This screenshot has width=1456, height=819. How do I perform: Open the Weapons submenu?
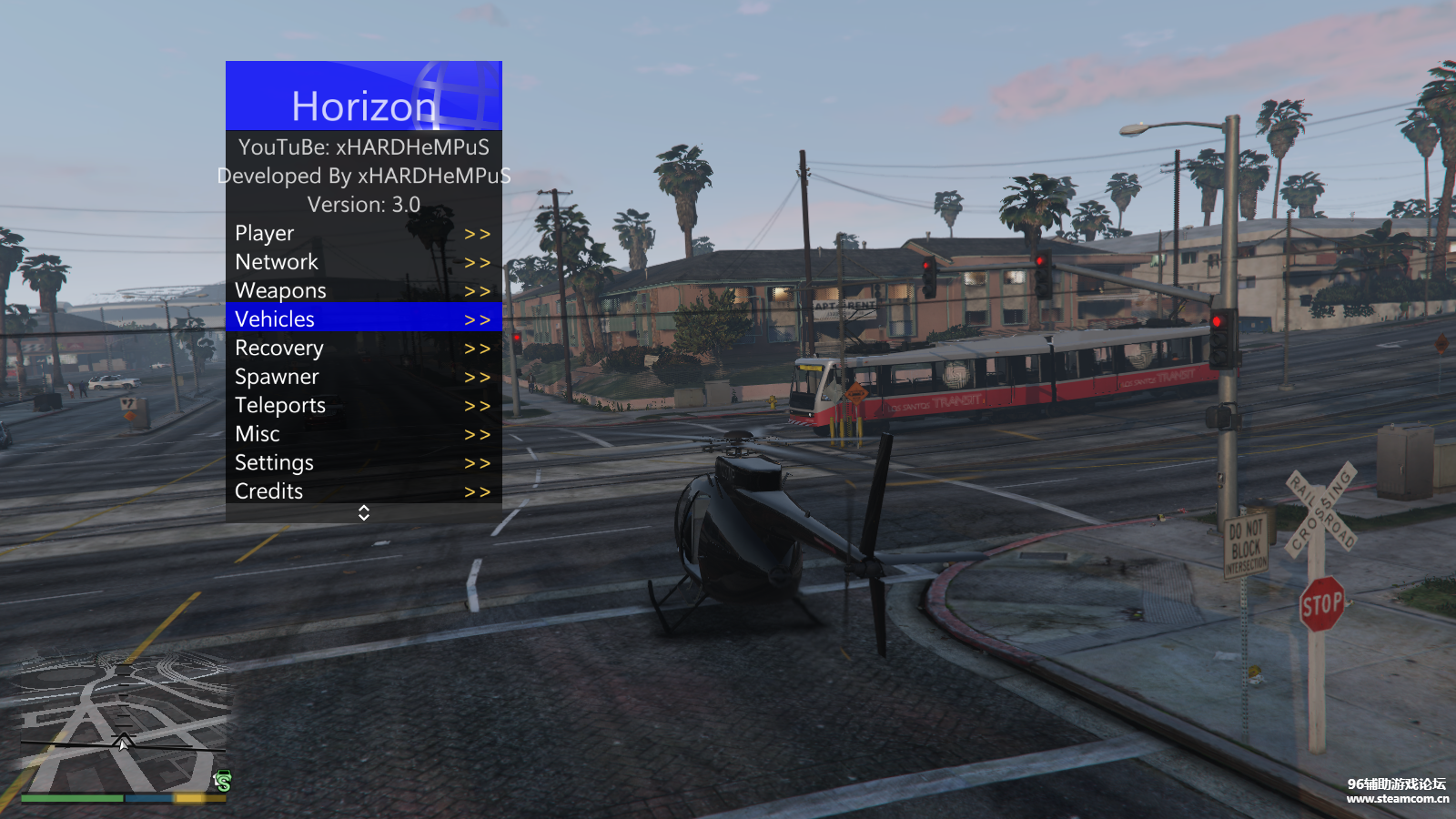363,291
